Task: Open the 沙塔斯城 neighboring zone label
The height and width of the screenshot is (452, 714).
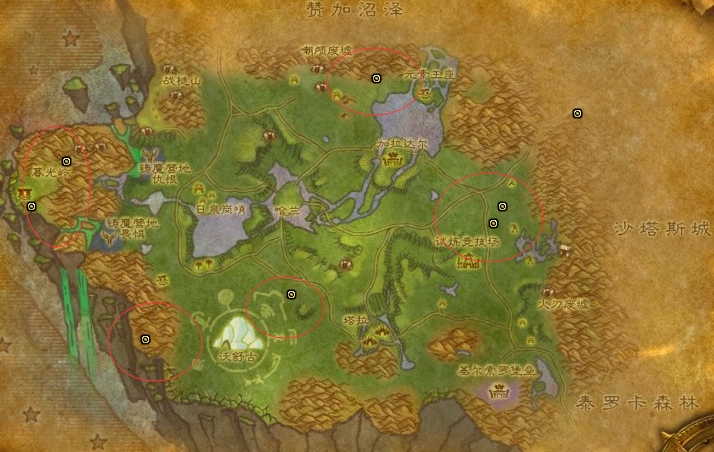Action: (661, 230)
